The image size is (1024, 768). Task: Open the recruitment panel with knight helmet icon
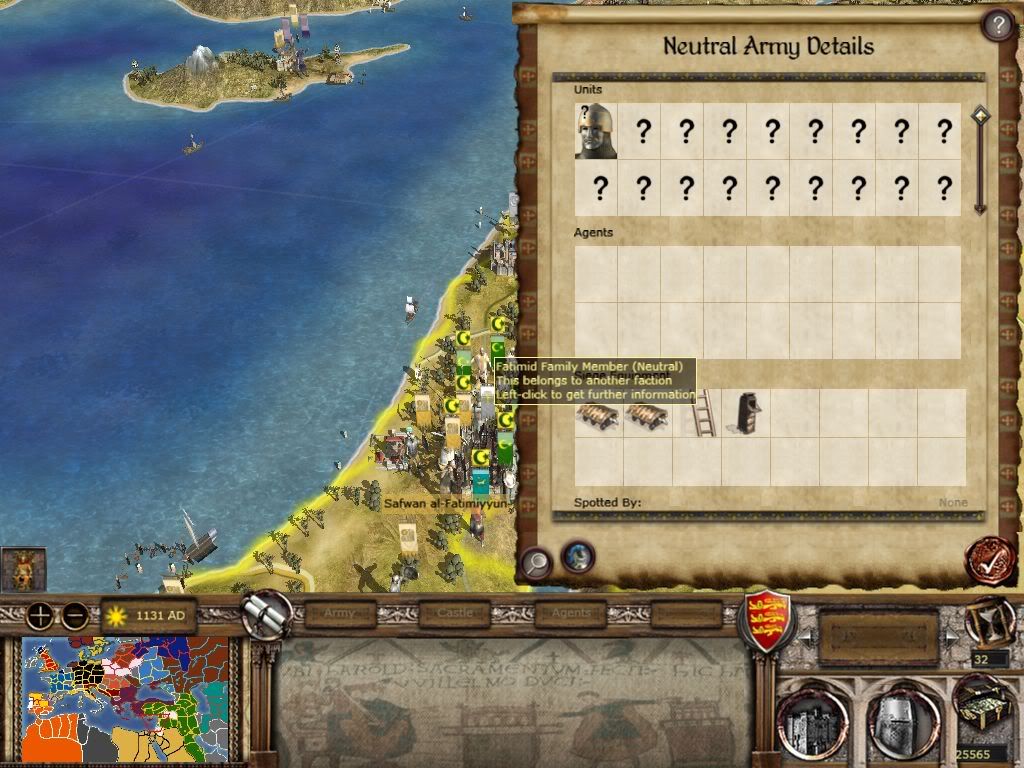coord(901,721)
